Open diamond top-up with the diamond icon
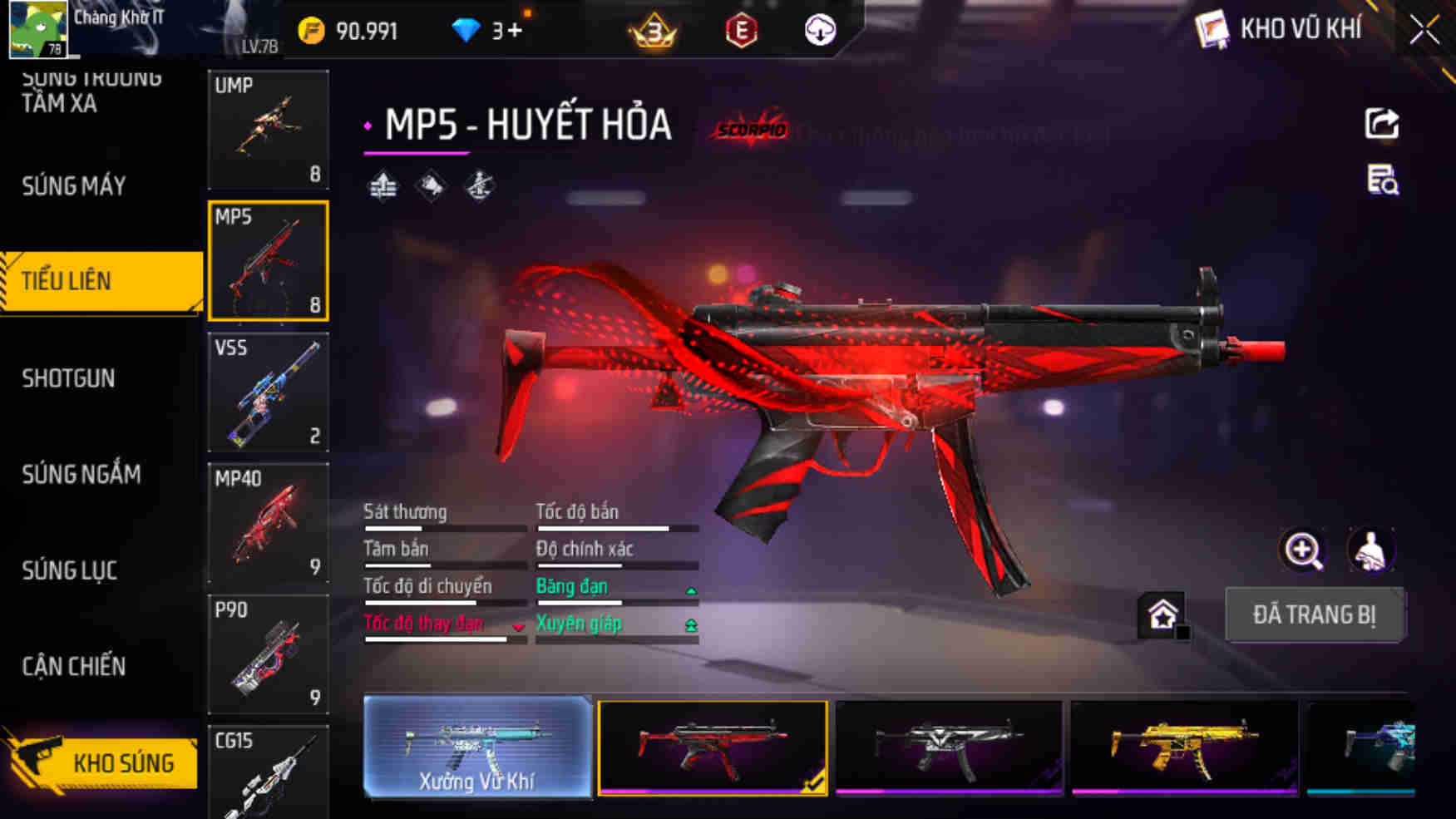This screenshot has height=819, width=1456. (468, 30)
